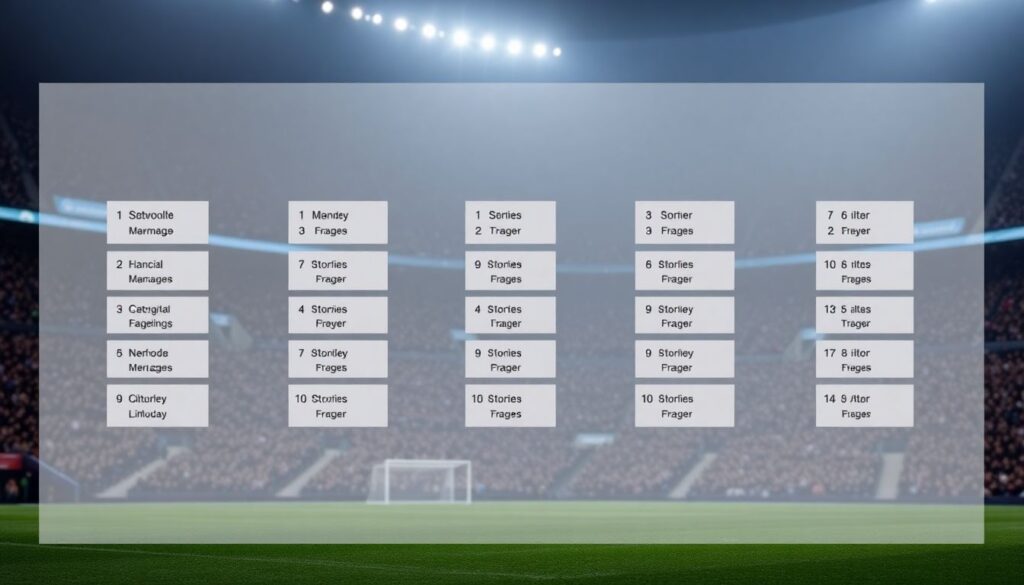This screenshot has height=585, width=1024.
Task: Choose the entry numbered 17 labeled Freges
Action: point(864,360)
